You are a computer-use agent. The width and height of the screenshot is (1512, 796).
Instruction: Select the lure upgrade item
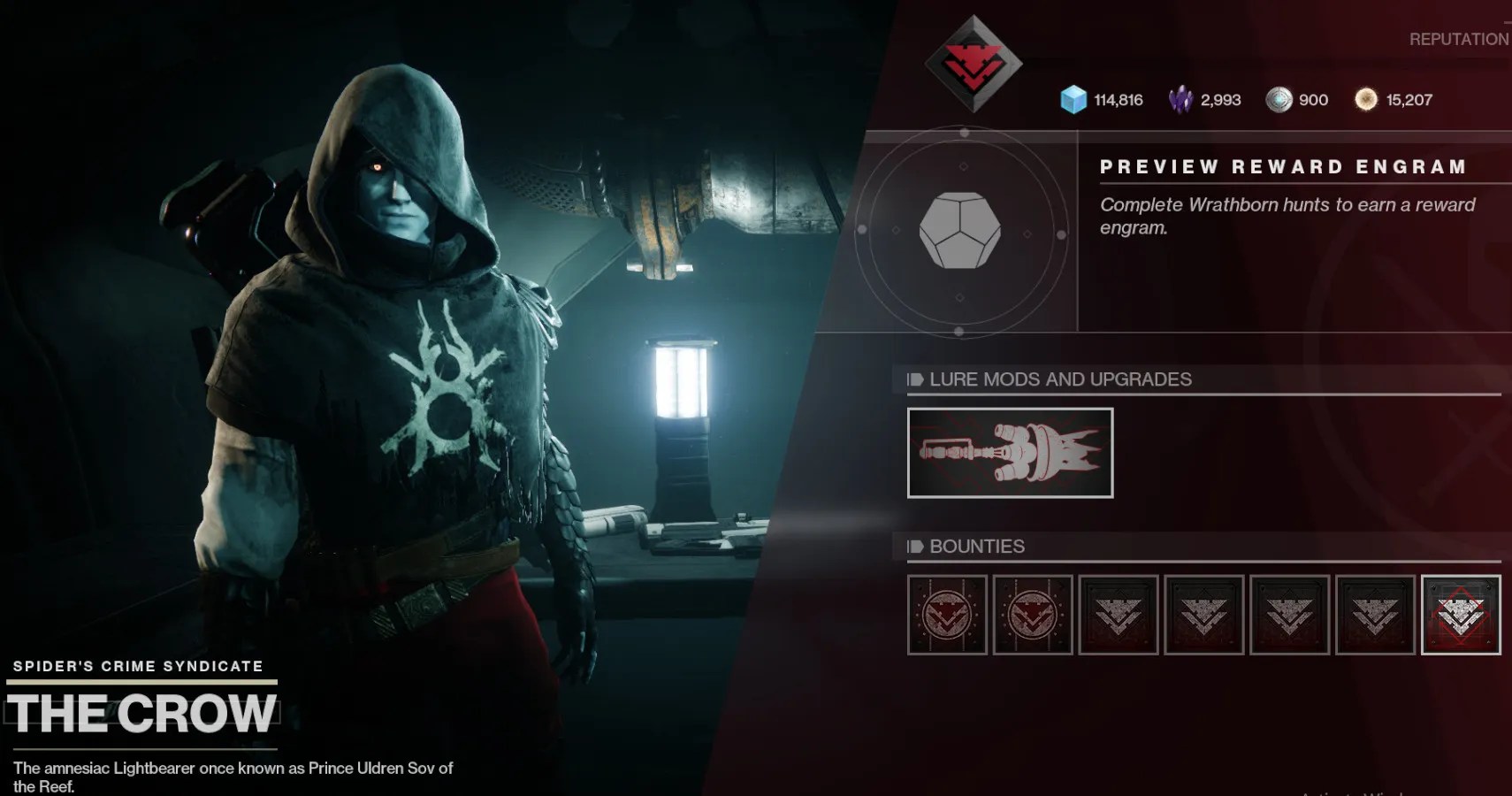point(1009,453)
